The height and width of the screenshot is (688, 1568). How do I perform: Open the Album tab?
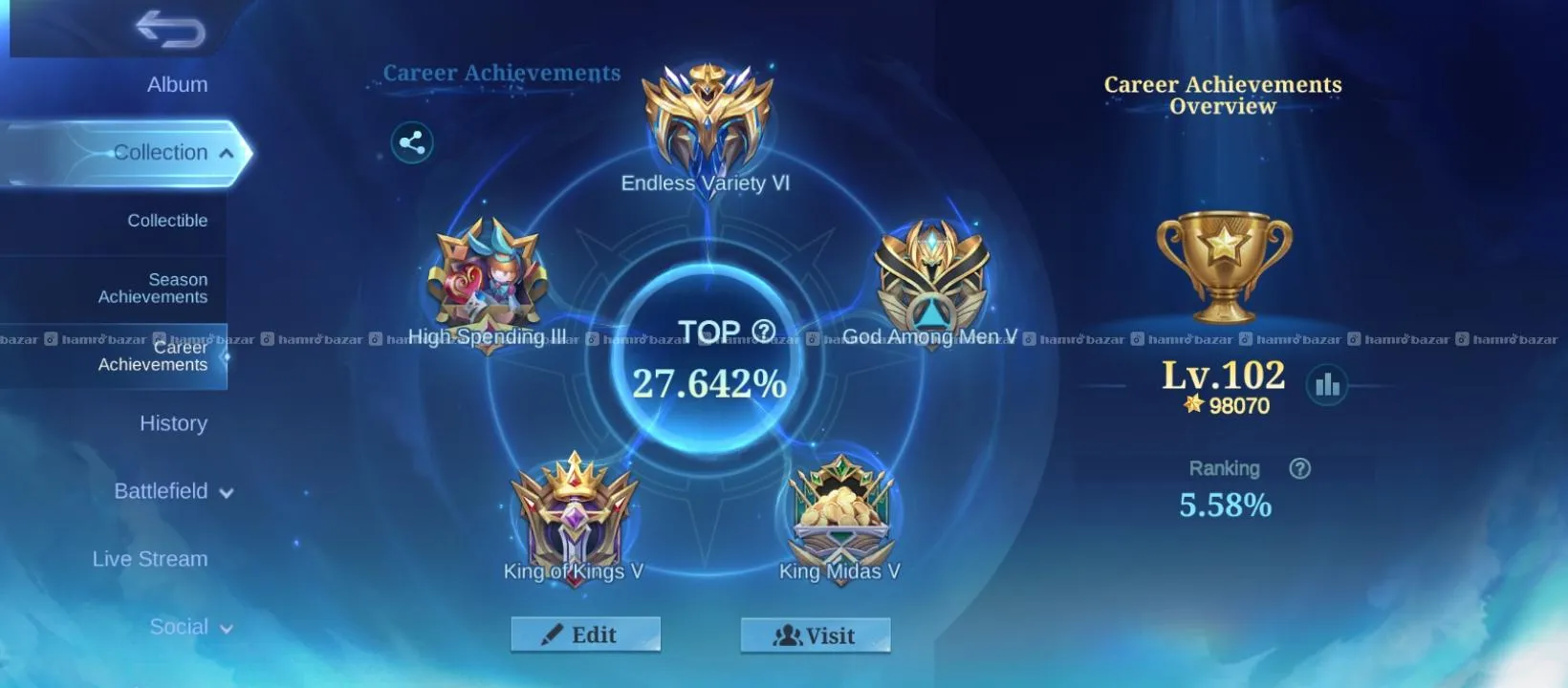click(x=177, y=84)
